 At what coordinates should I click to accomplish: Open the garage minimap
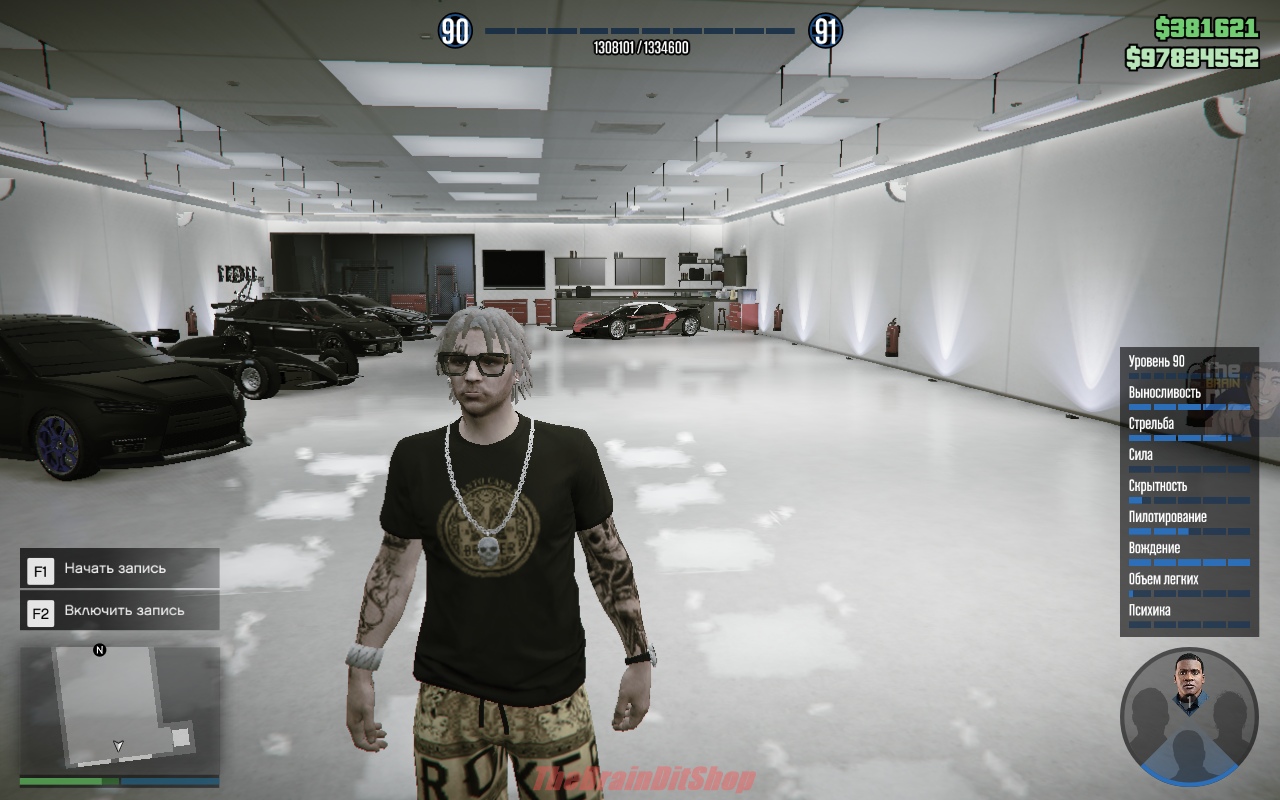point(119,708)
